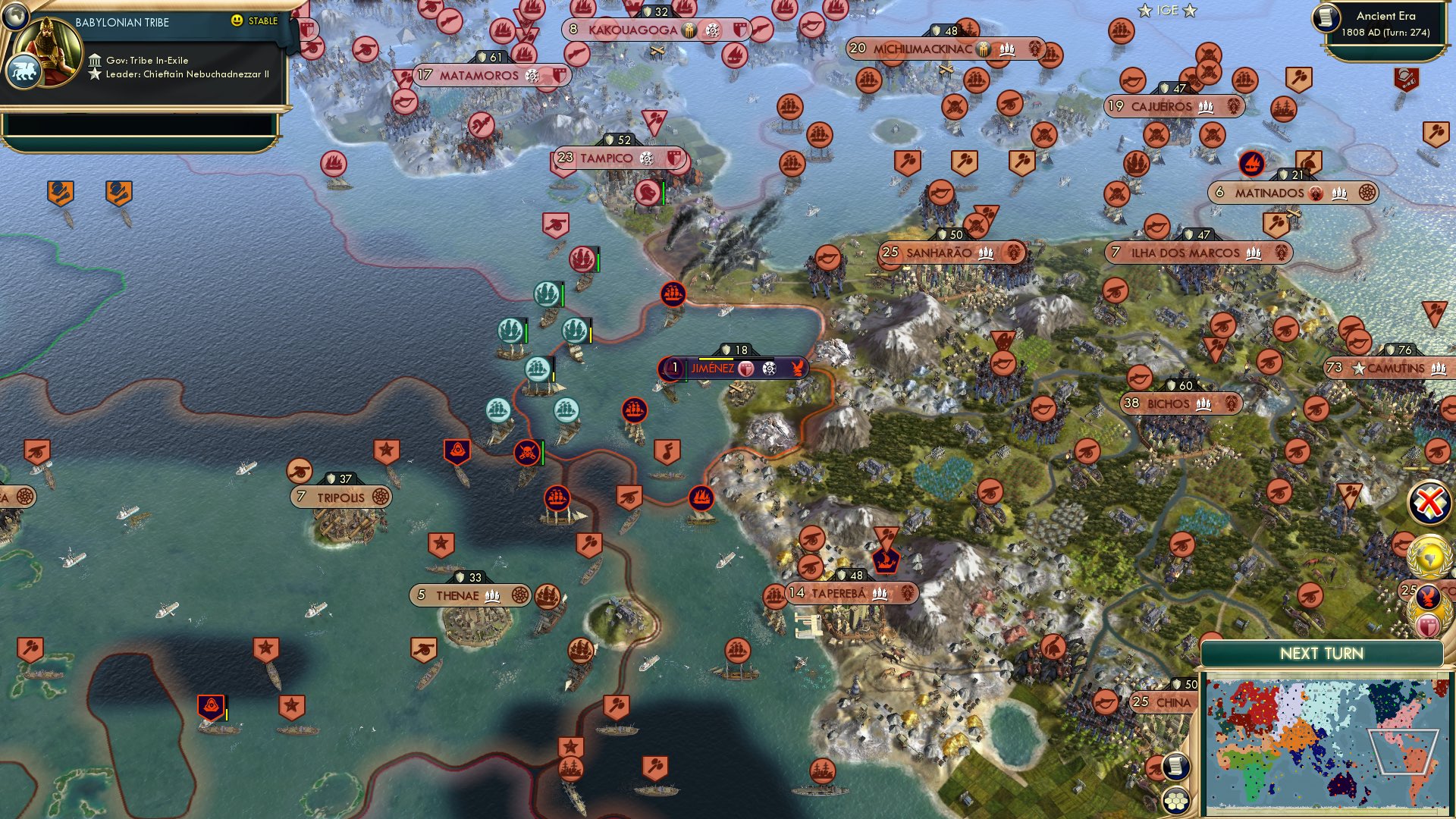Open the golden laurel Social Policies notification
This screenshot has width=1456, height=819.
click(1429, 556)
